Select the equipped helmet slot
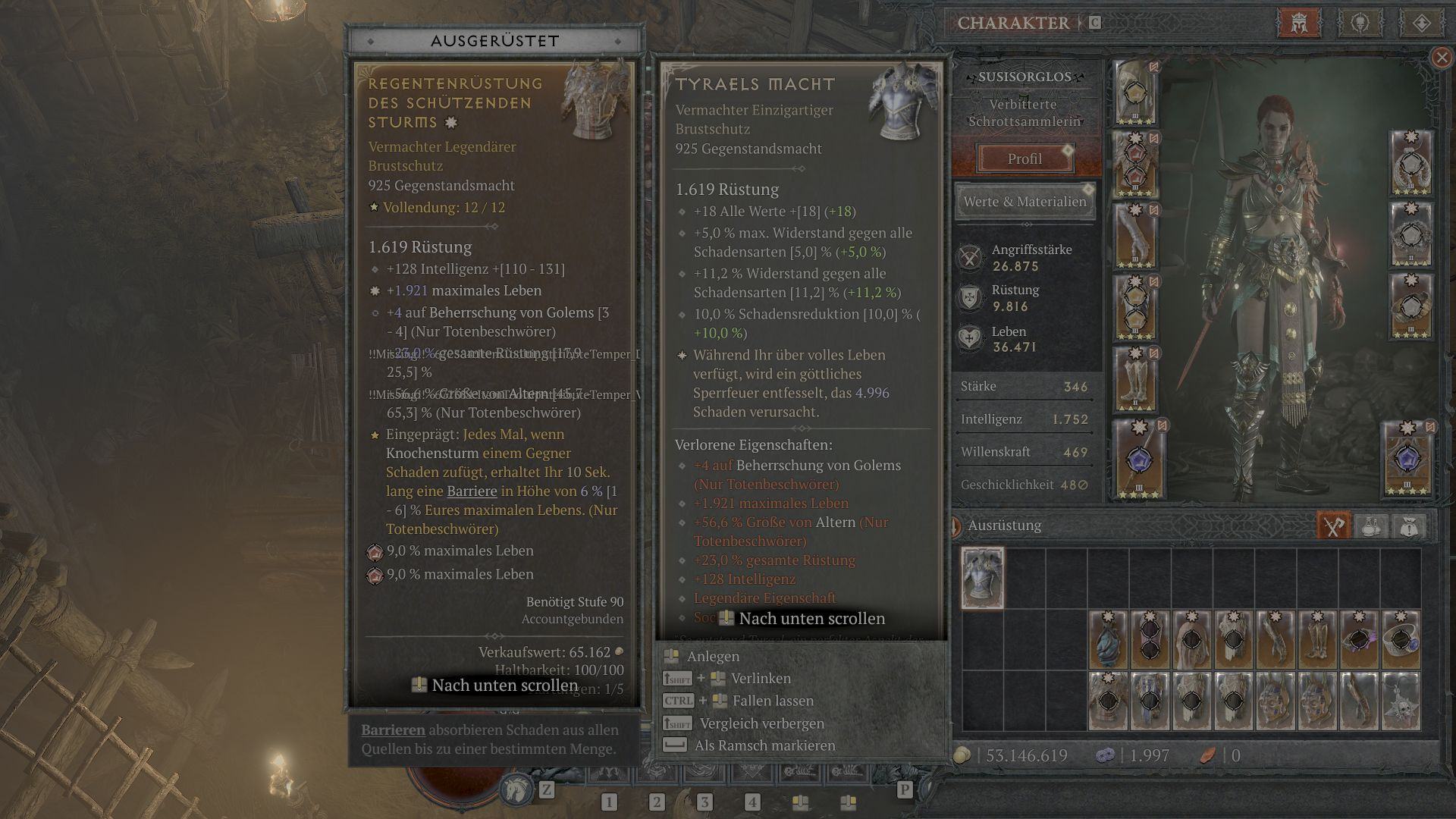The image size is (1456, 819). tap(1136, 93)
